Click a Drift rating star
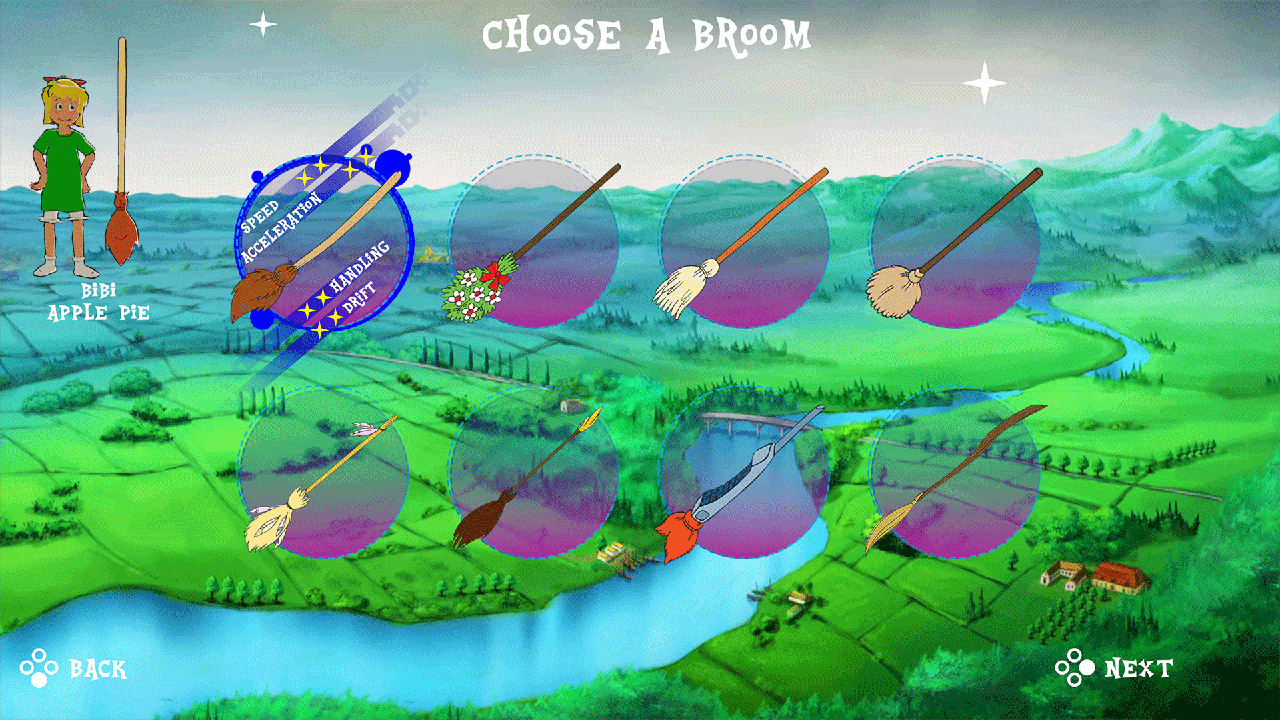Image resolution: width=1280 pixels, height=720 pixels. pyautogui.click(x=336, y=316)
